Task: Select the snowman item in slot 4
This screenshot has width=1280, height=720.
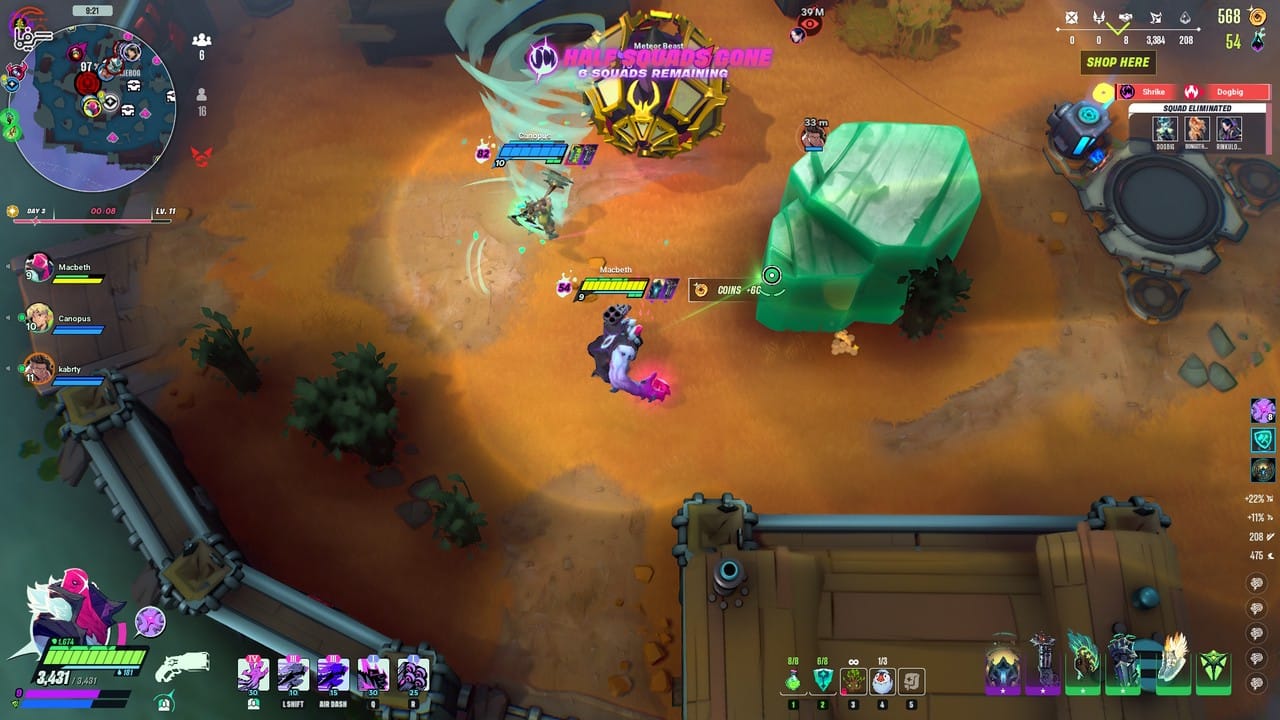Action: pyautogui.click(x=881, y=681)
